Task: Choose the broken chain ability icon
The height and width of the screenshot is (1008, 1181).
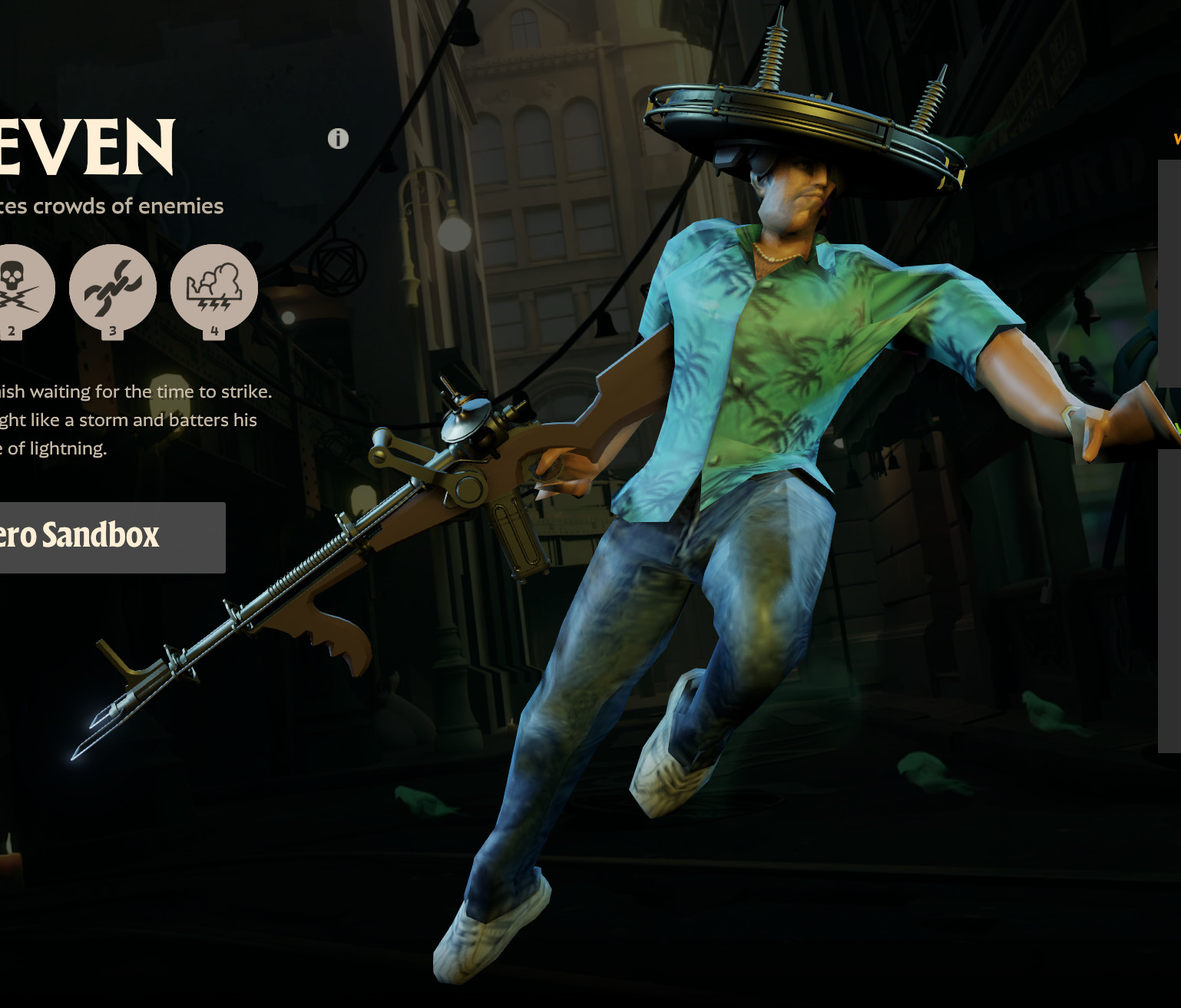Action: click(x=113, y=288)
